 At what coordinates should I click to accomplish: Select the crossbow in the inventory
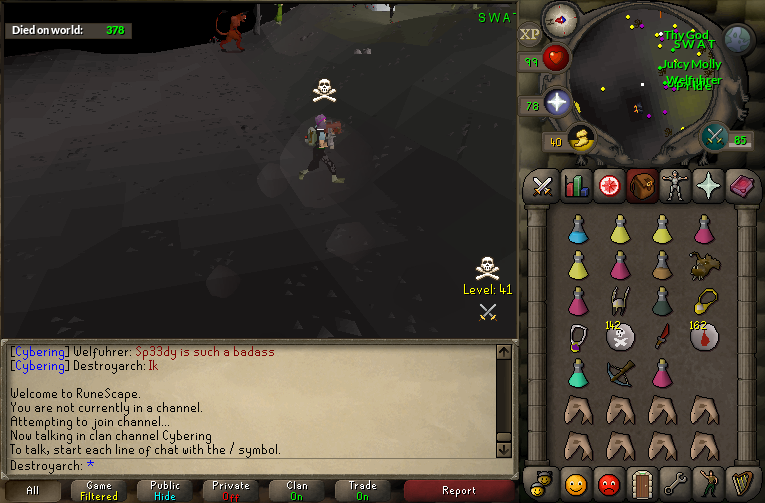[619, 372]
